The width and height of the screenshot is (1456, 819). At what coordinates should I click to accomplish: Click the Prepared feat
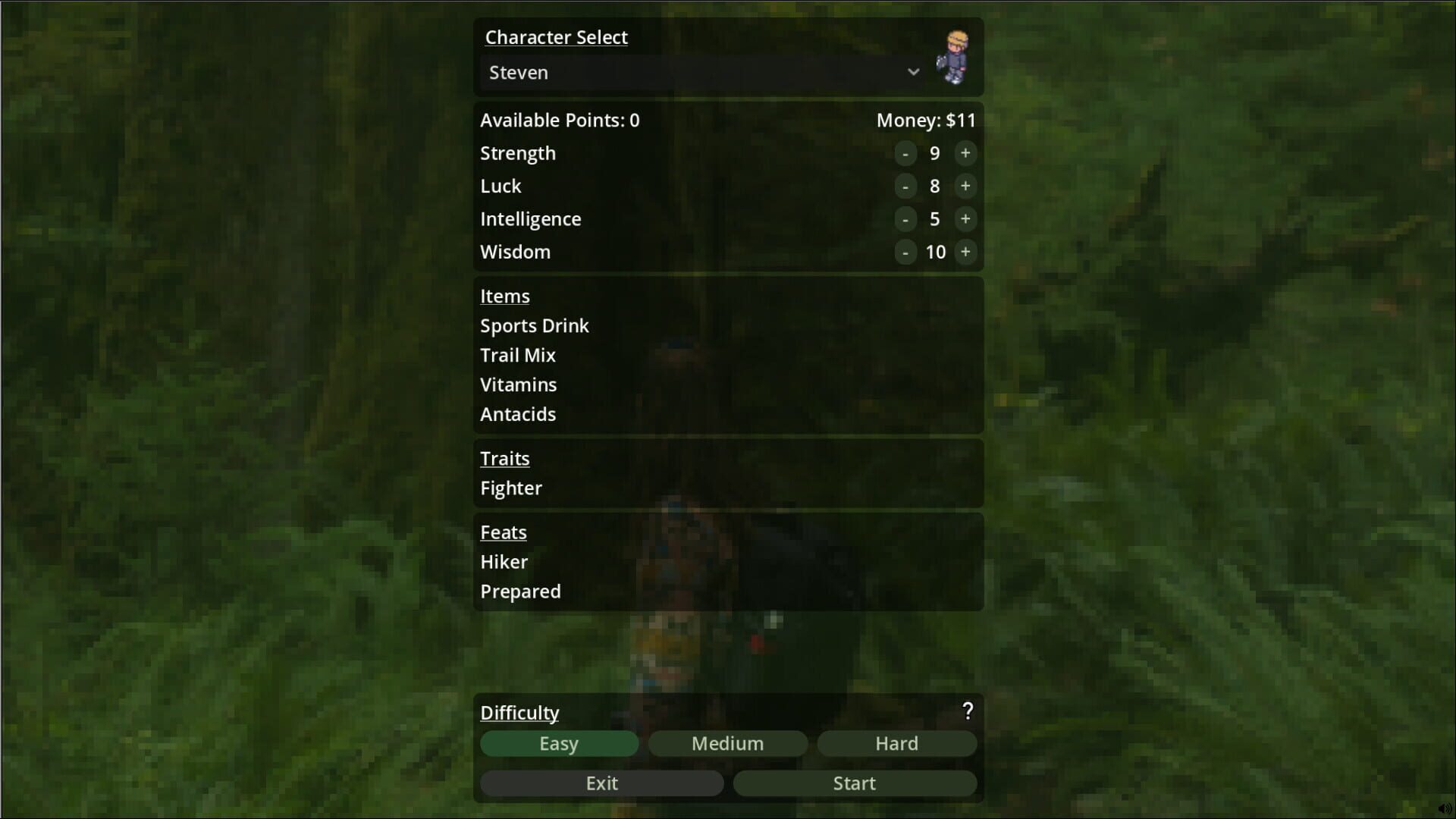tap(520, 591)
